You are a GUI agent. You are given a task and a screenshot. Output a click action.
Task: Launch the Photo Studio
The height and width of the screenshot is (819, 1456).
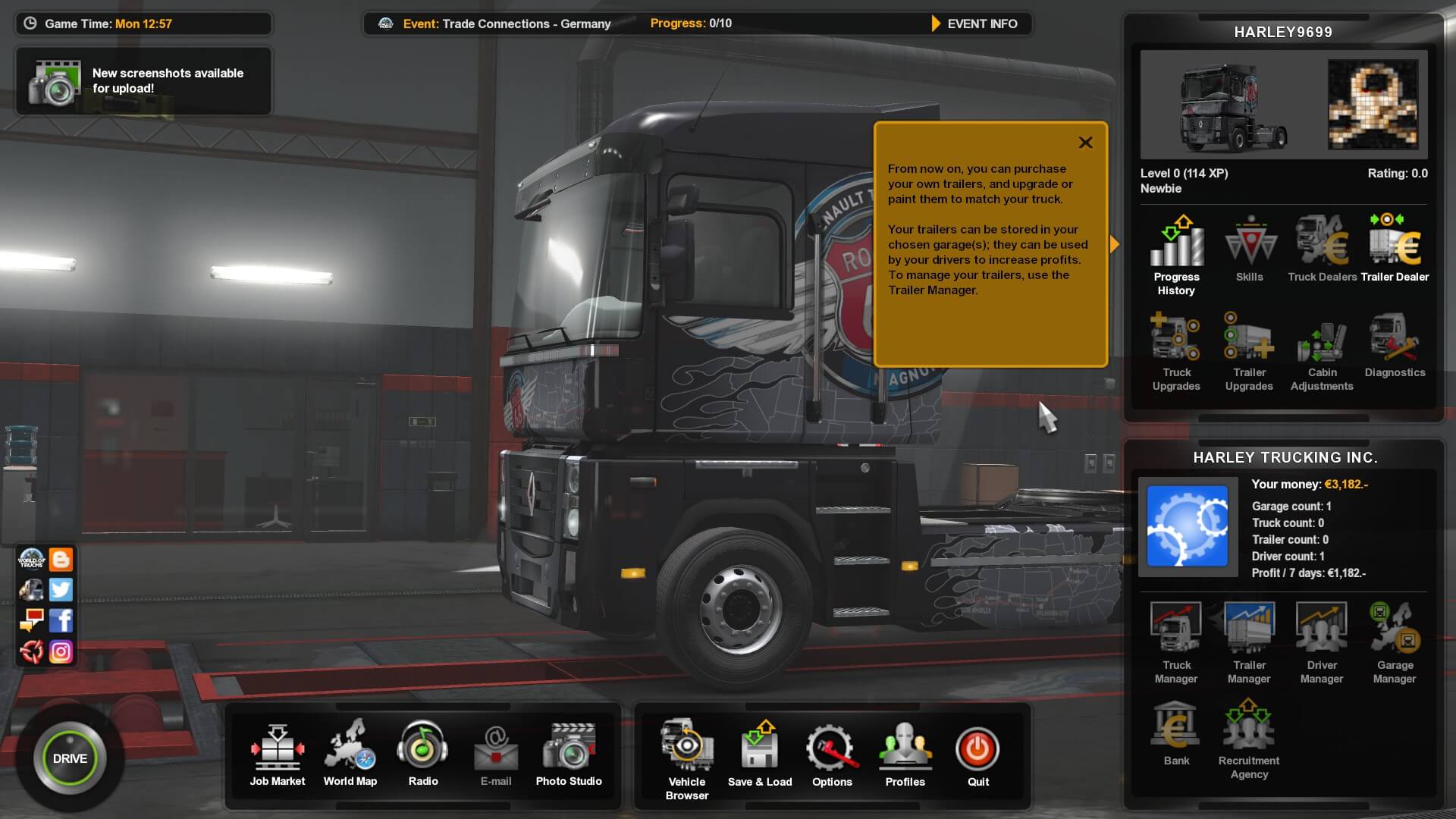(569, 755)
